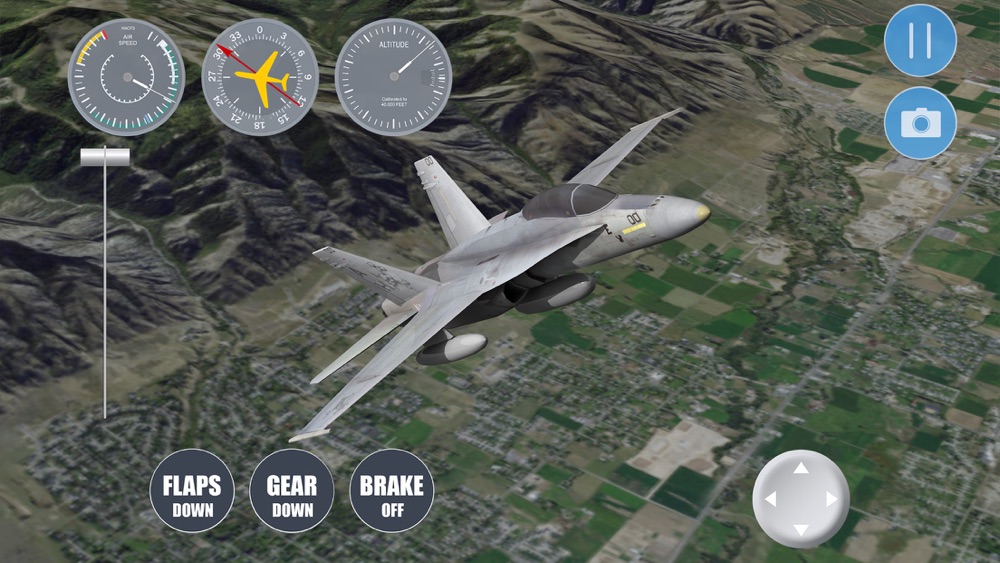This screenshot has width=1000, height=563.
Task: Tap the left arrow on the joystick pad
Action: [770, 498]
